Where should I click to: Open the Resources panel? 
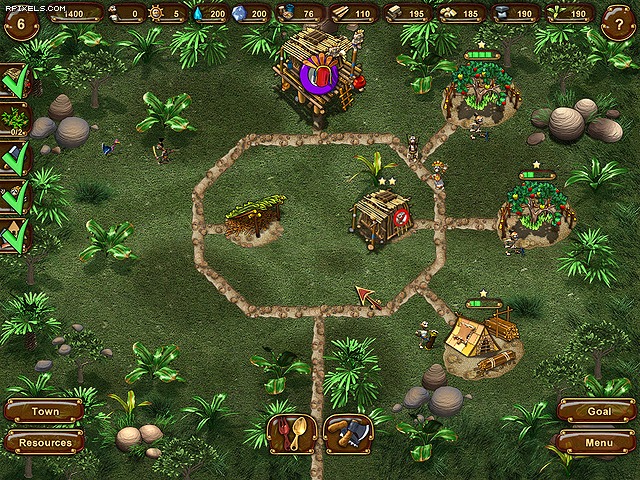(x=44, y=442)
